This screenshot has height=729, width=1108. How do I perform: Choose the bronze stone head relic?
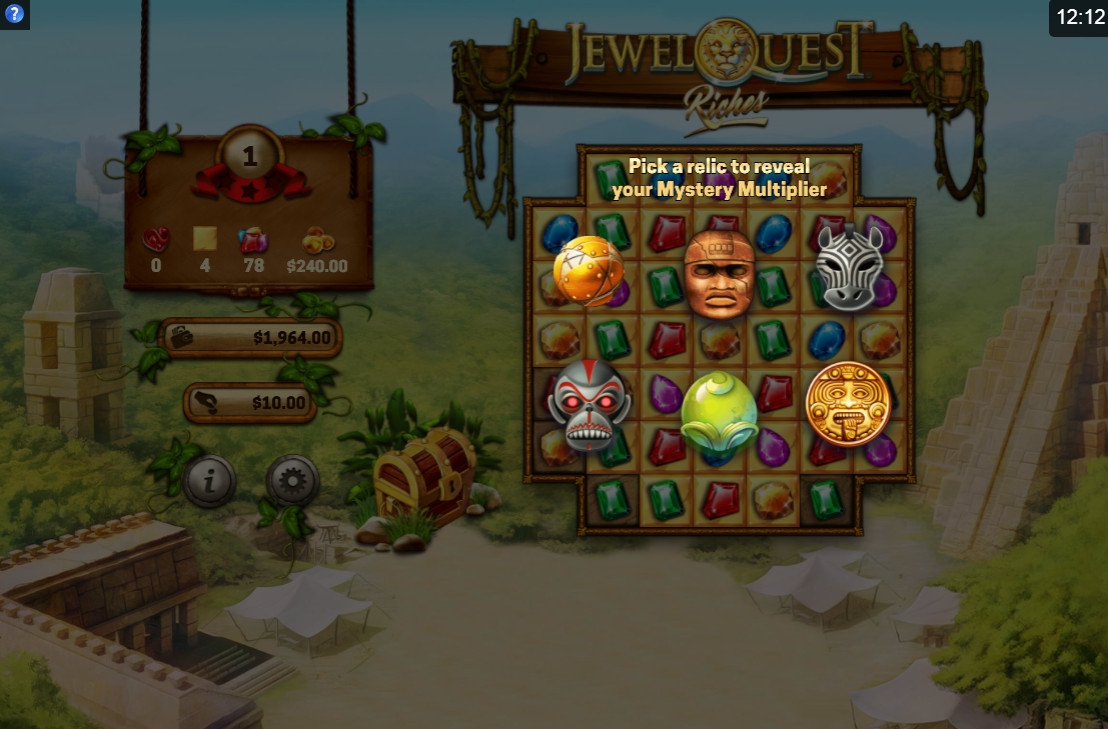pos(719,273)
